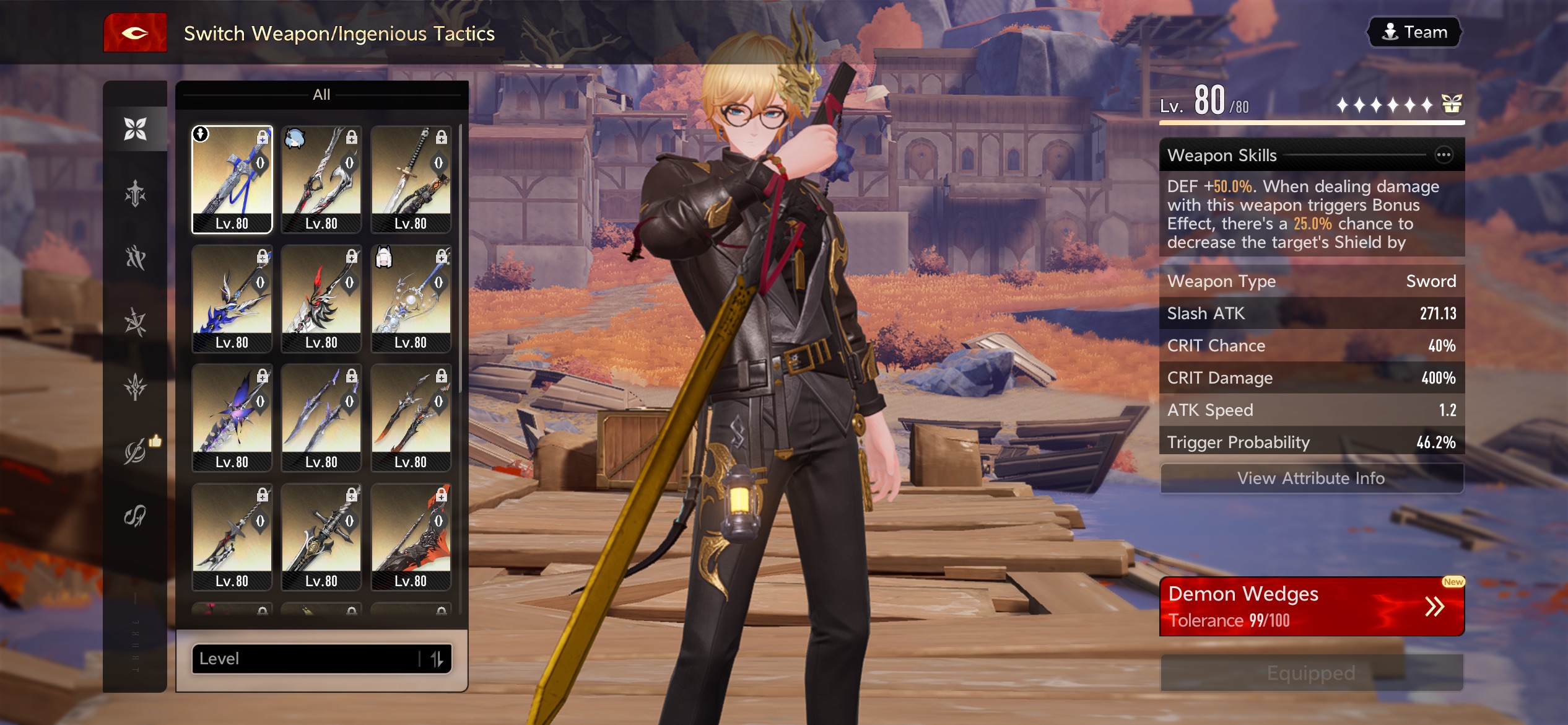View Attribute Info for the weapon

pos(1311,478)
